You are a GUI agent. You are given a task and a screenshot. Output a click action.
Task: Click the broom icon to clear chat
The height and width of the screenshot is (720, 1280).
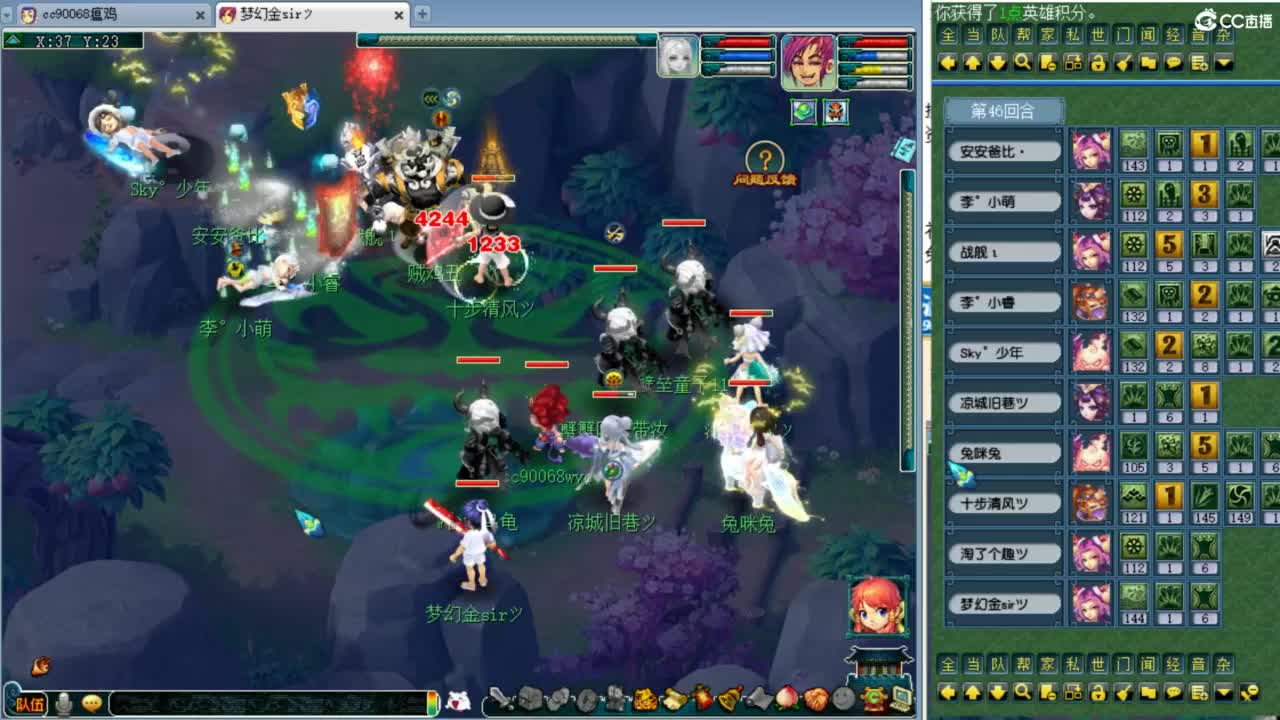click(x=1122, y=63)
